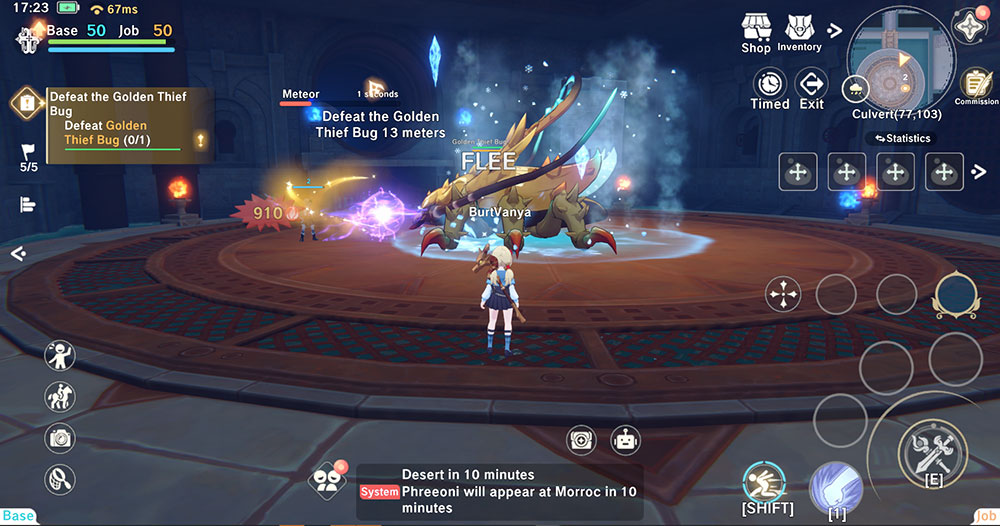Open the Timed events menu

(x=770, y=88)
